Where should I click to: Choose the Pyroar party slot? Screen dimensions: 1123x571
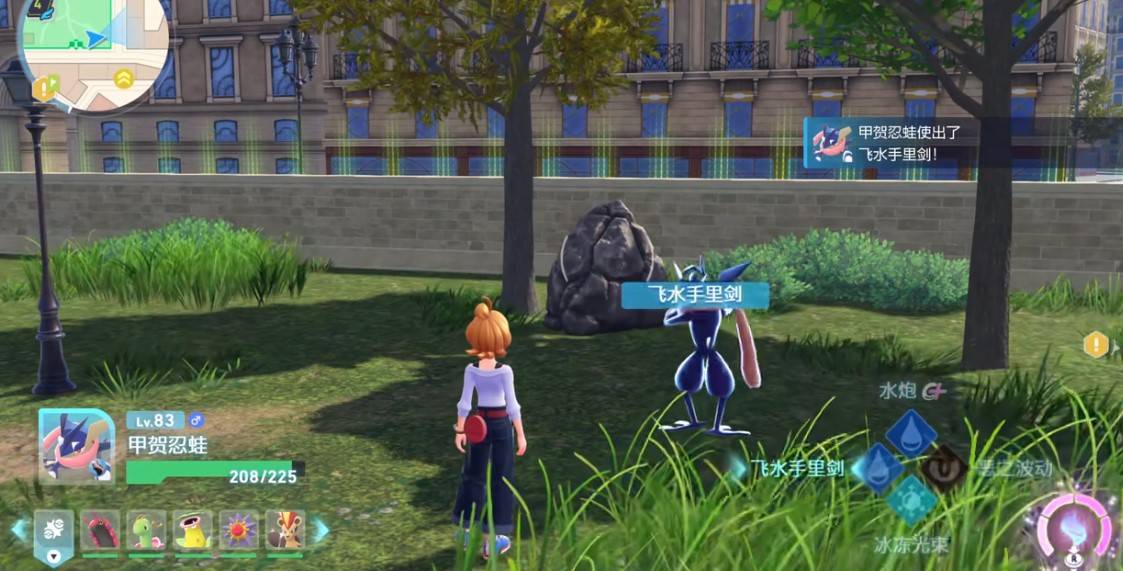(285, 528)
